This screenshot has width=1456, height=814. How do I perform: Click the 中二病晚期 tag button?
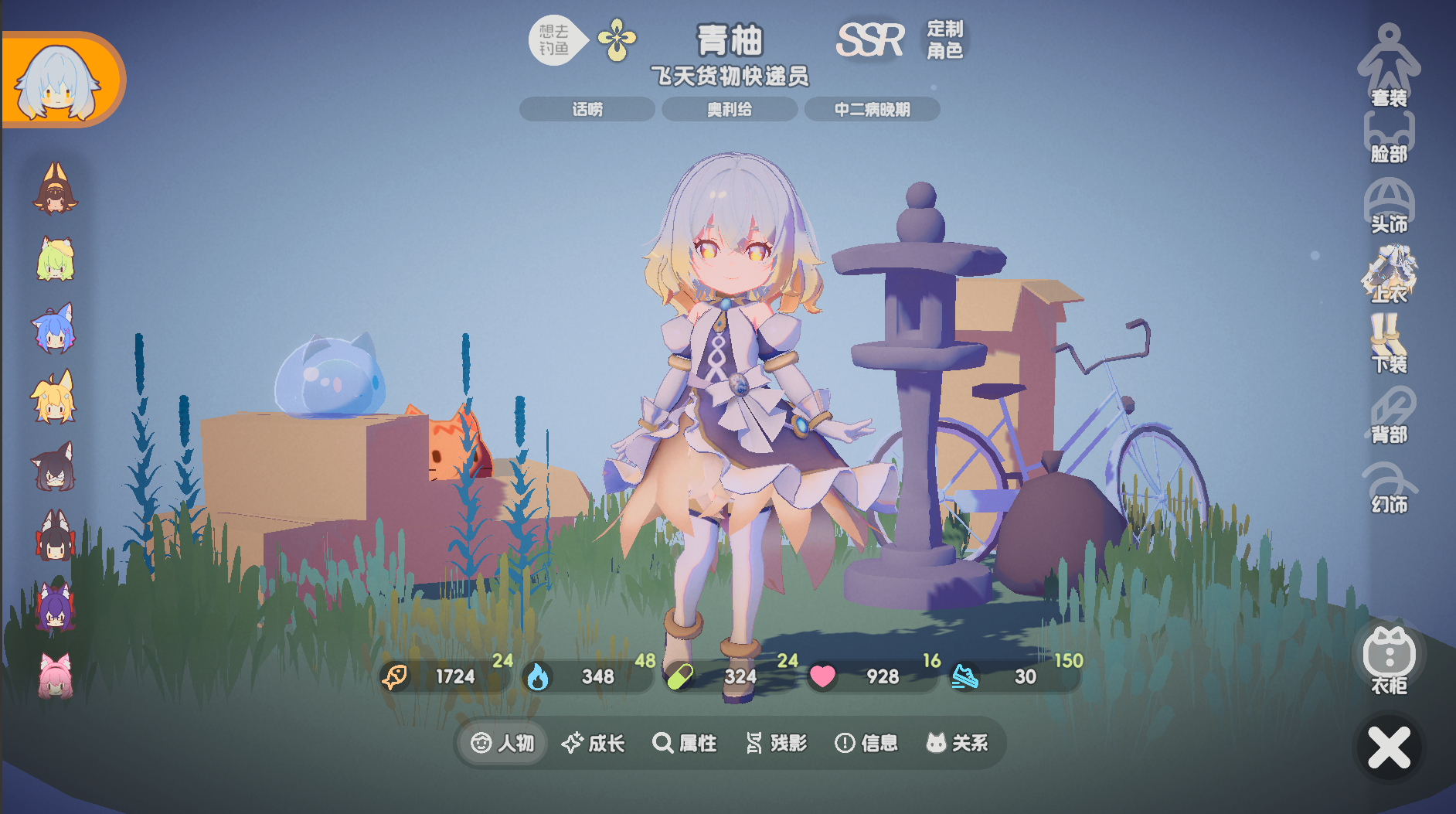coord(873,109)
